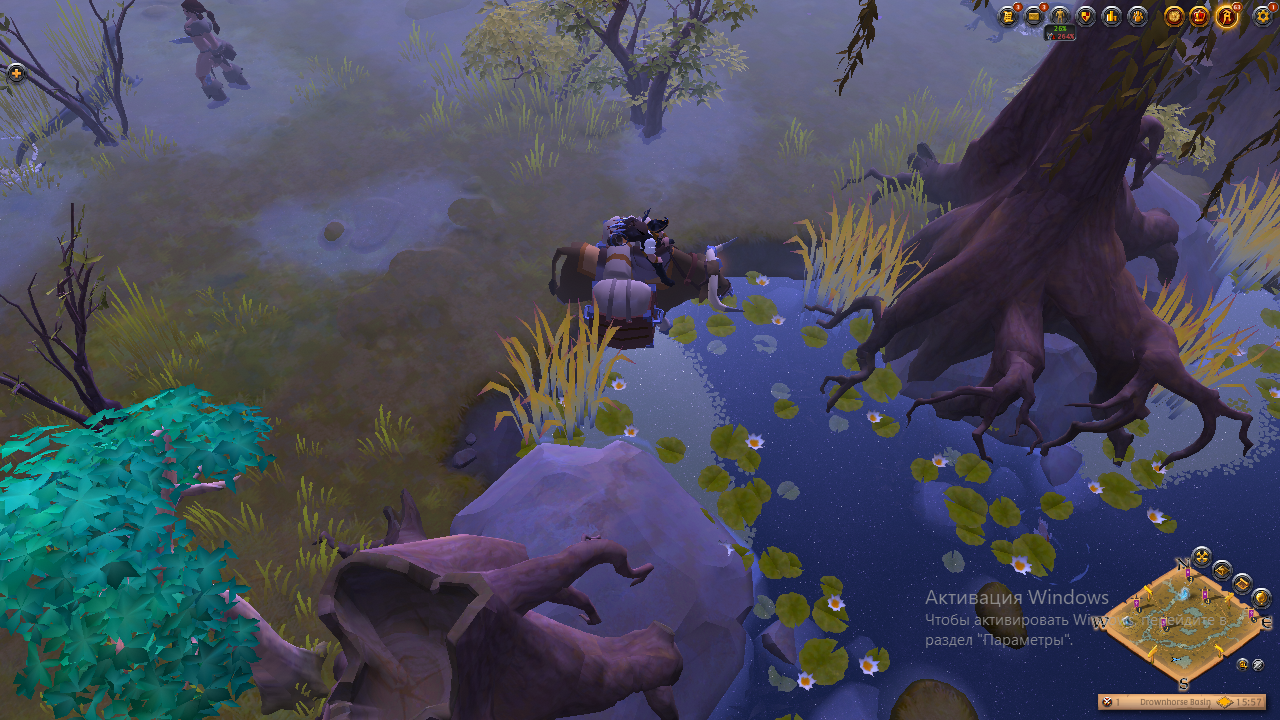Click the danger indicator above the minimap

coord(1202,557)
